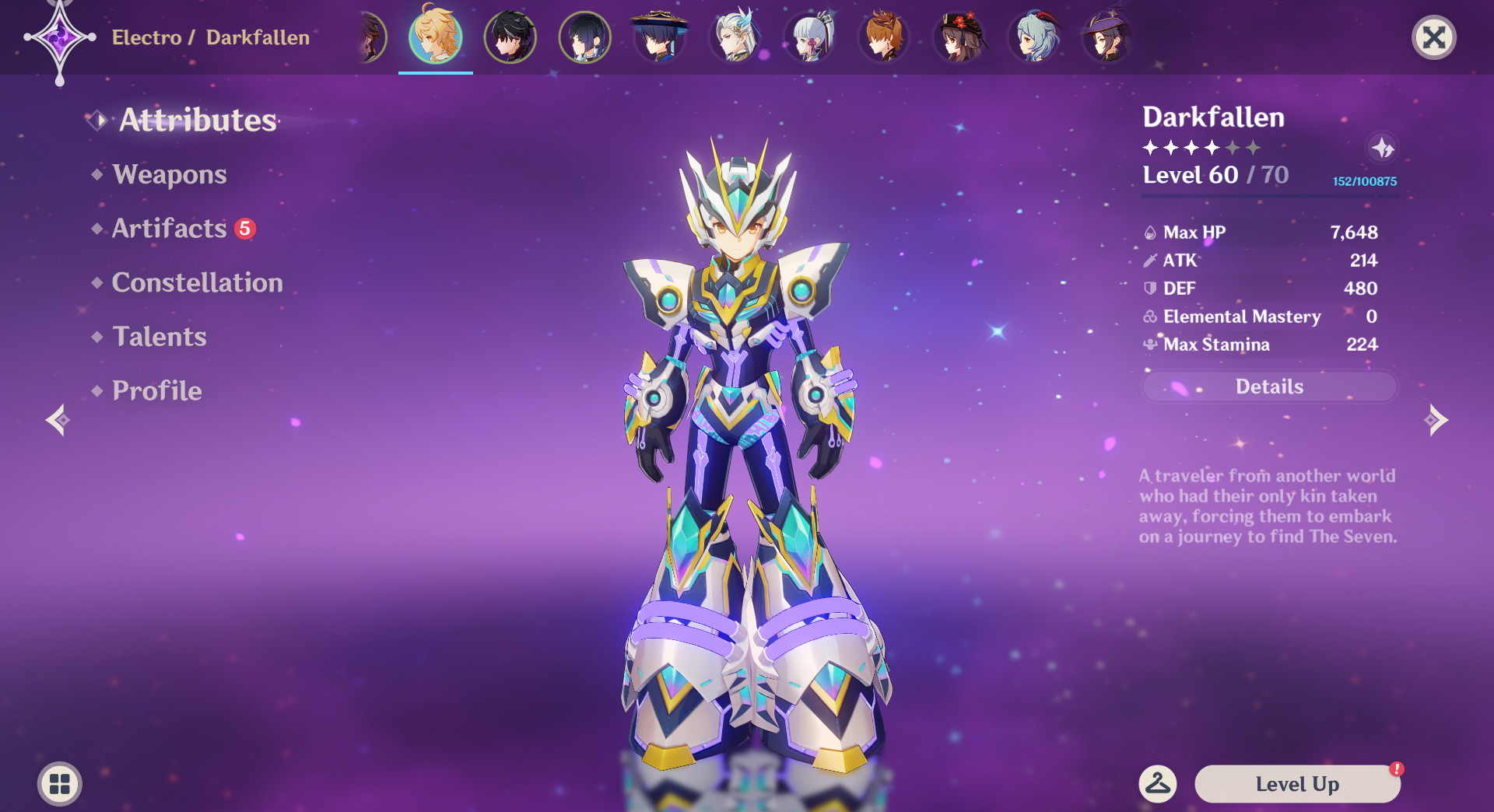Image resolution: width=1494 pixels, height=812 pixels.
Task: Open the Weapons section
Action: (169, 174)
